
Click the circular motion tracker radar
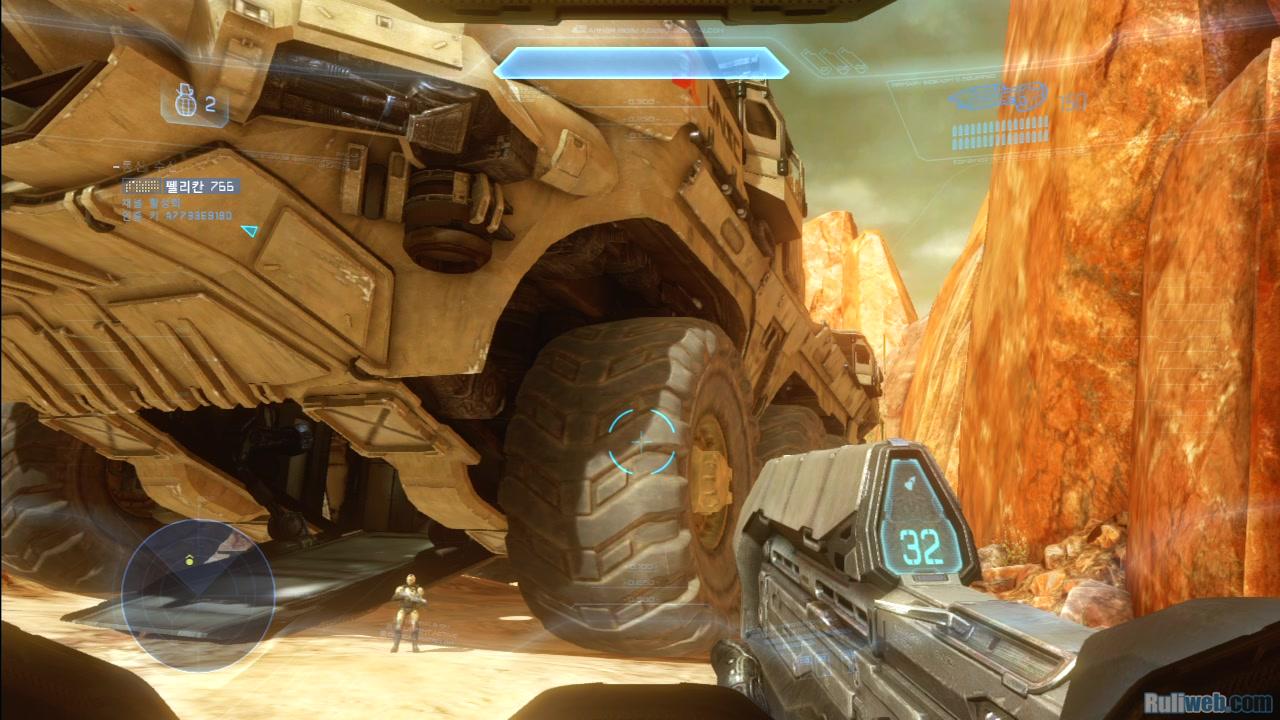coord(198,595)
